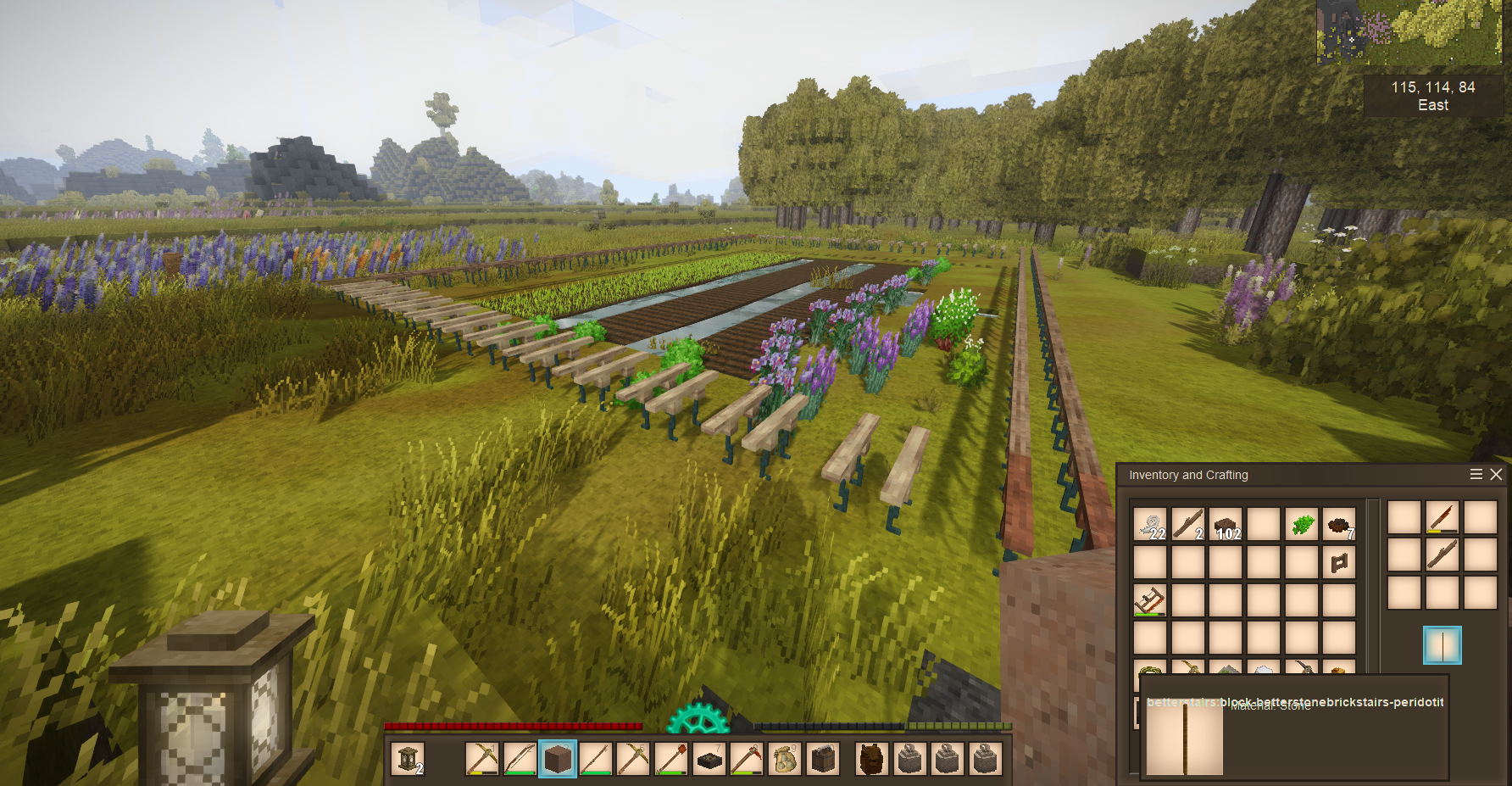
Task: Pick up the blade in the crafting grid
Action: (x=1443, y=517)
